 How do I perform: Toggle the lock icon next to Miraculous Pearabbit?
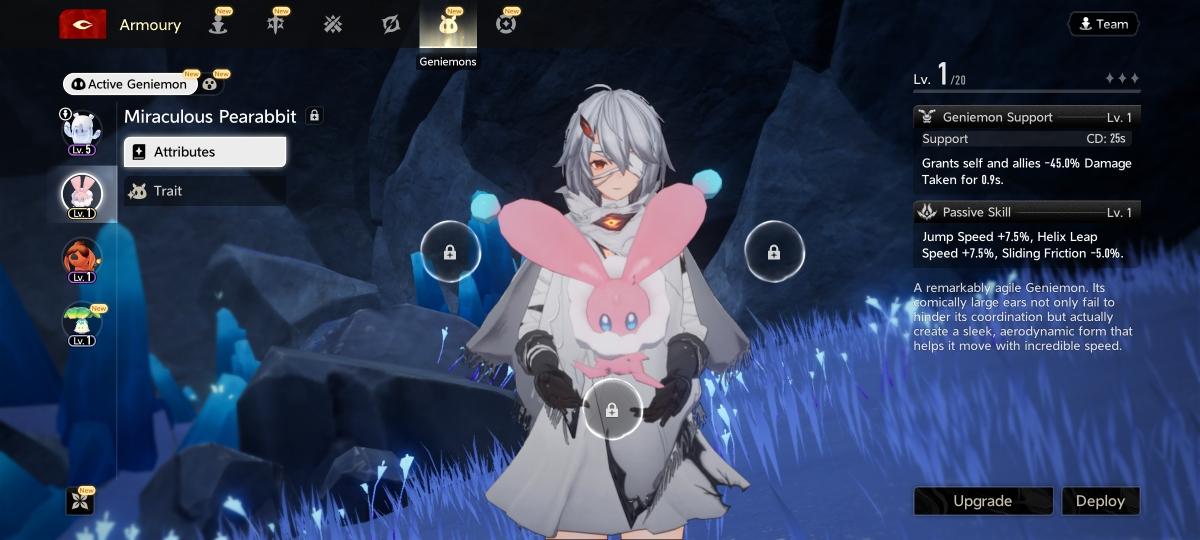tap(314, 116)
